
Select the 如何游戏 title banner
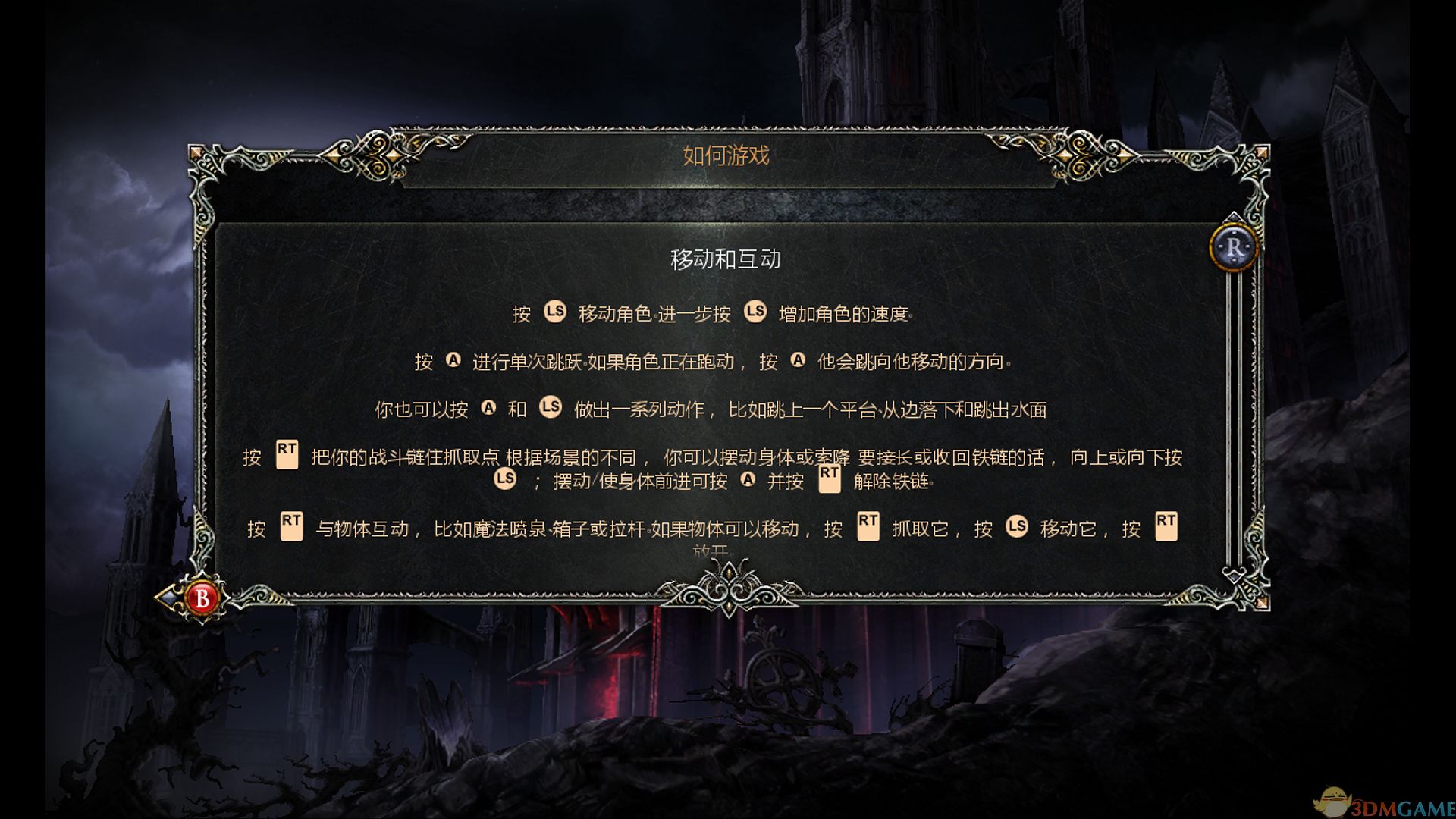[724, 157]
